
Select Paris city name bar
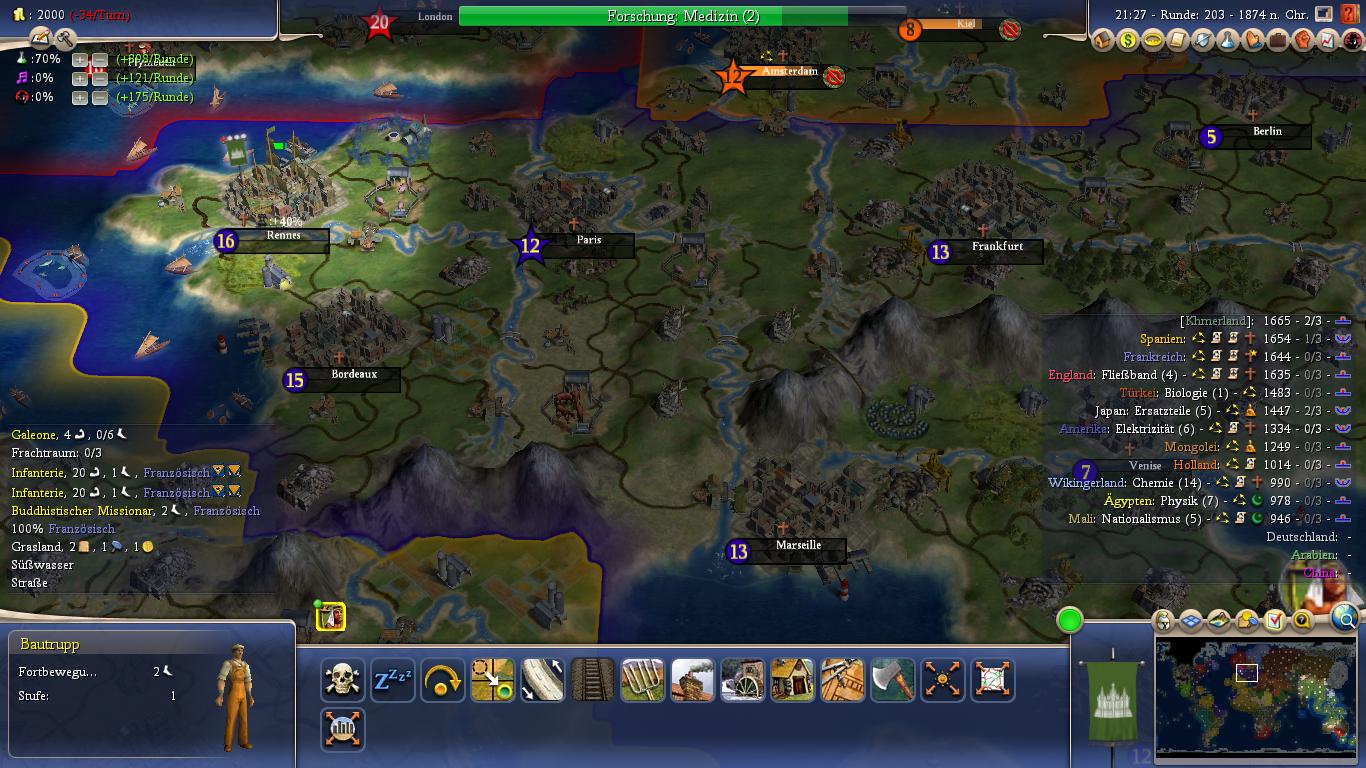589,241
